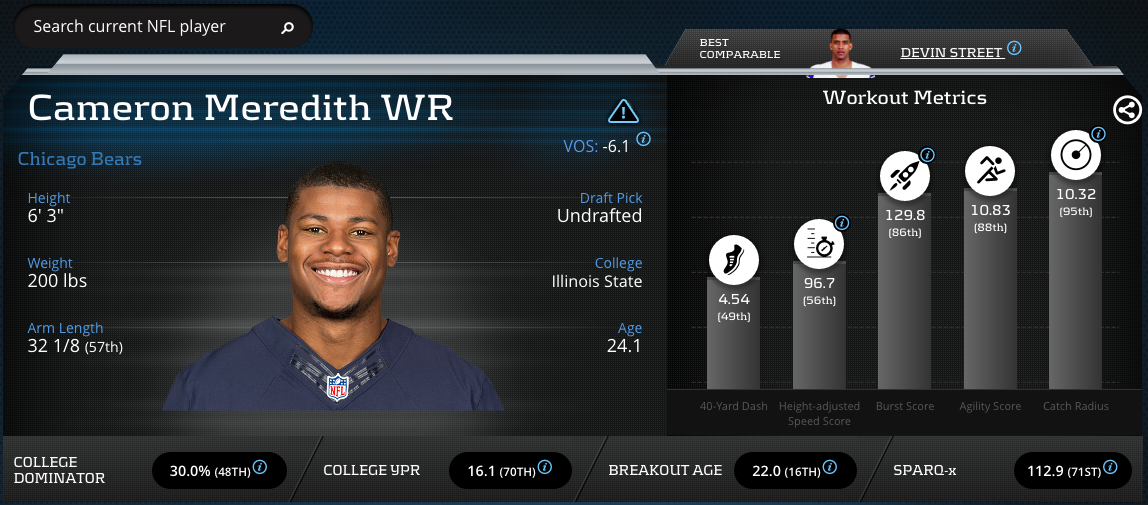The height and width of the screenshot is (505, 1148).
Task: Show info for the Burst Score metric
Action: click(927, 155)
